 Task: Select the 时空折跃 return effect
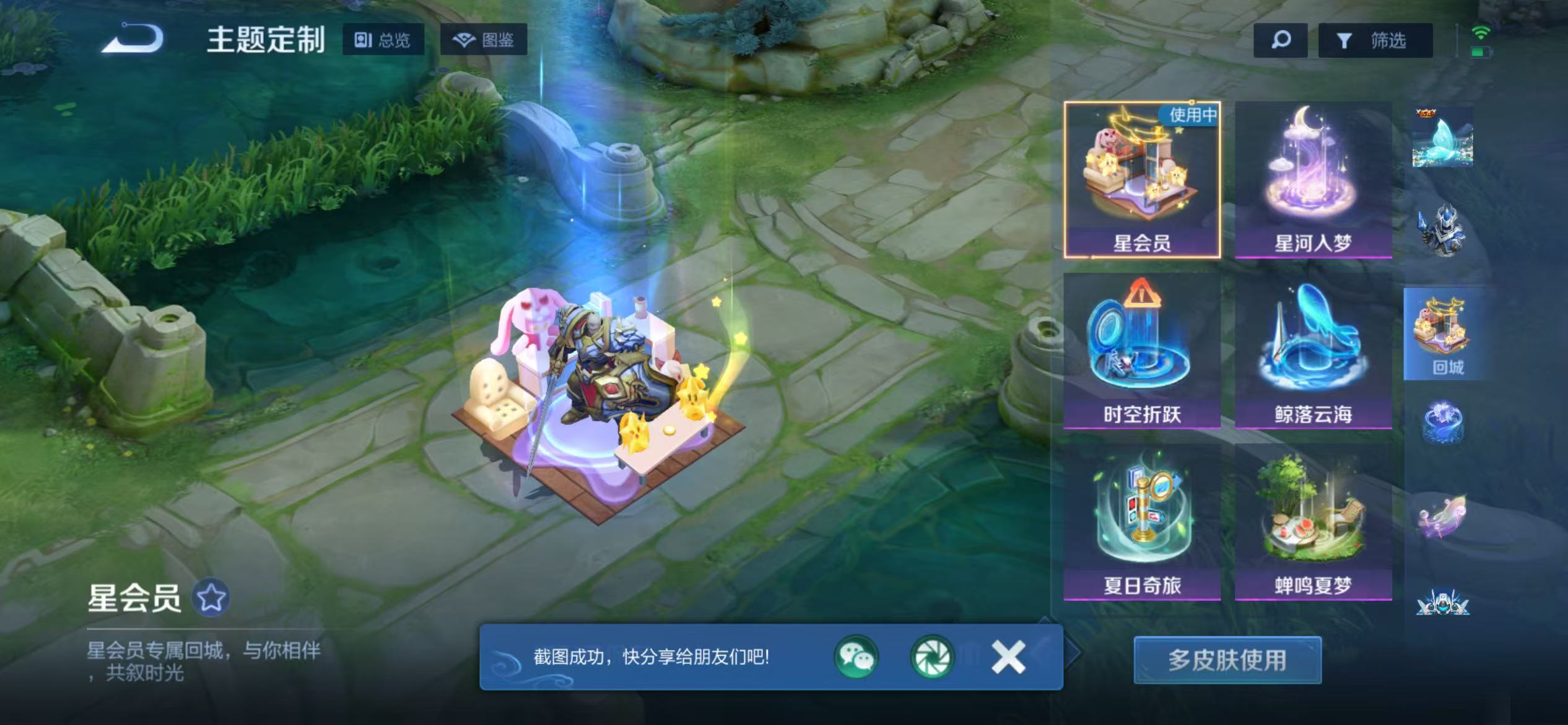click(1140, 359)
